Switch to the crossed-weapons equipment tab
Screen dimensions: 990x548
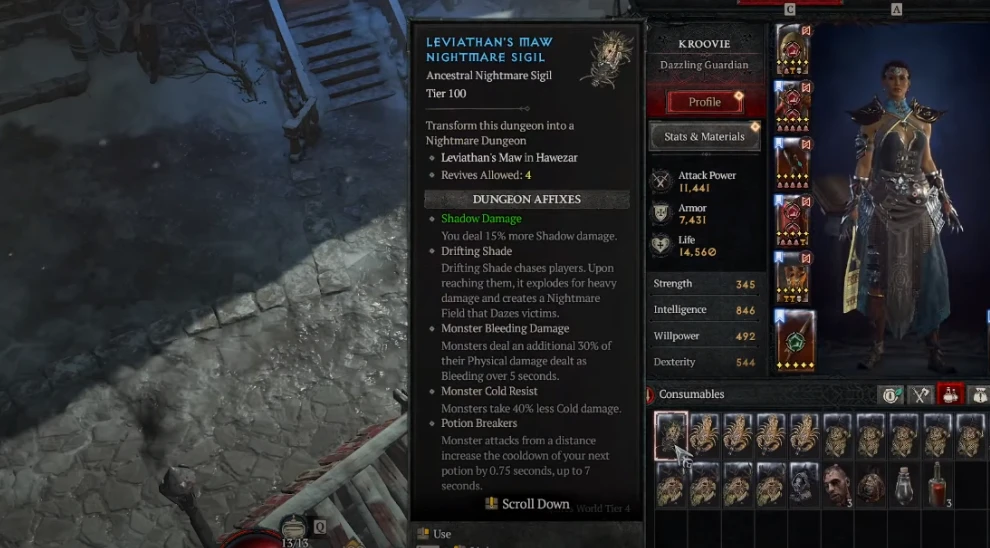click(920, 394)
